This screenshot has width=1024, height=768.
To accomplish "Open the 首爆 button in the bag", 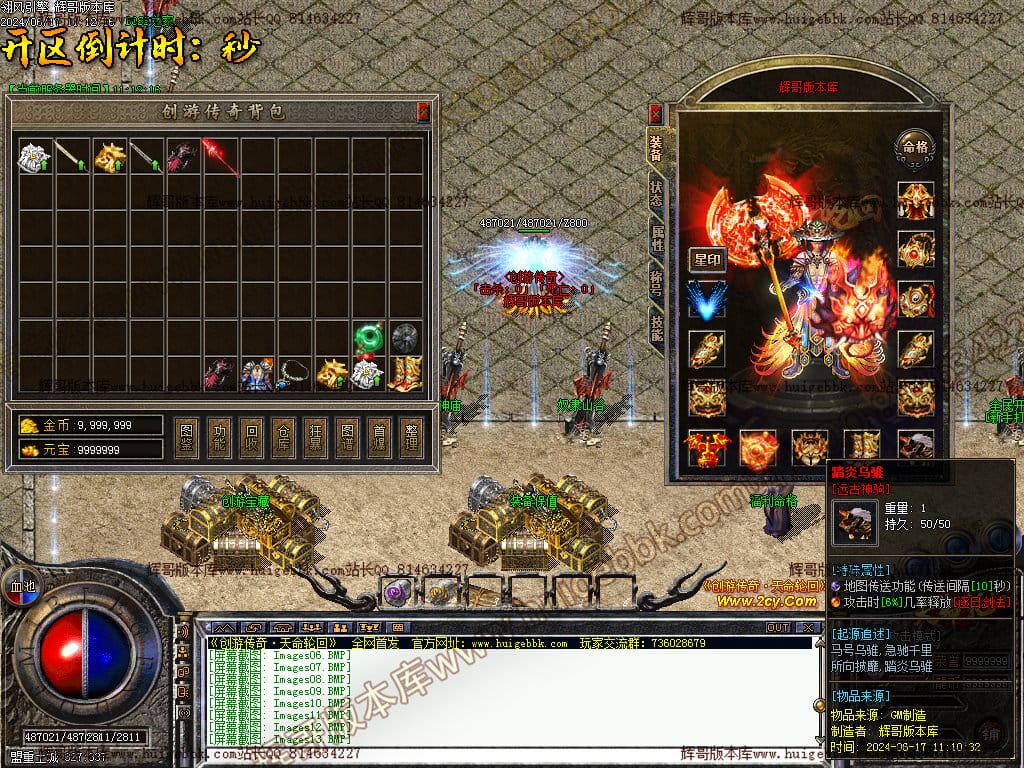I will [x=379, y=437].
